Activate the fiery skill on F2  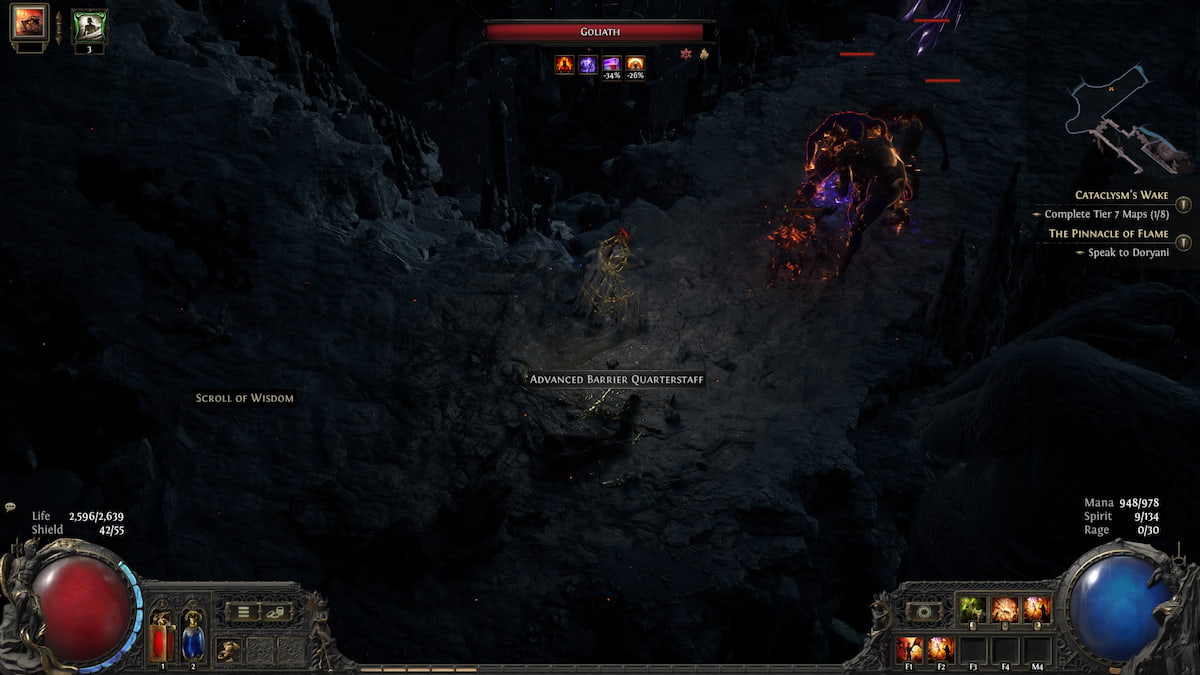[940, 648]
